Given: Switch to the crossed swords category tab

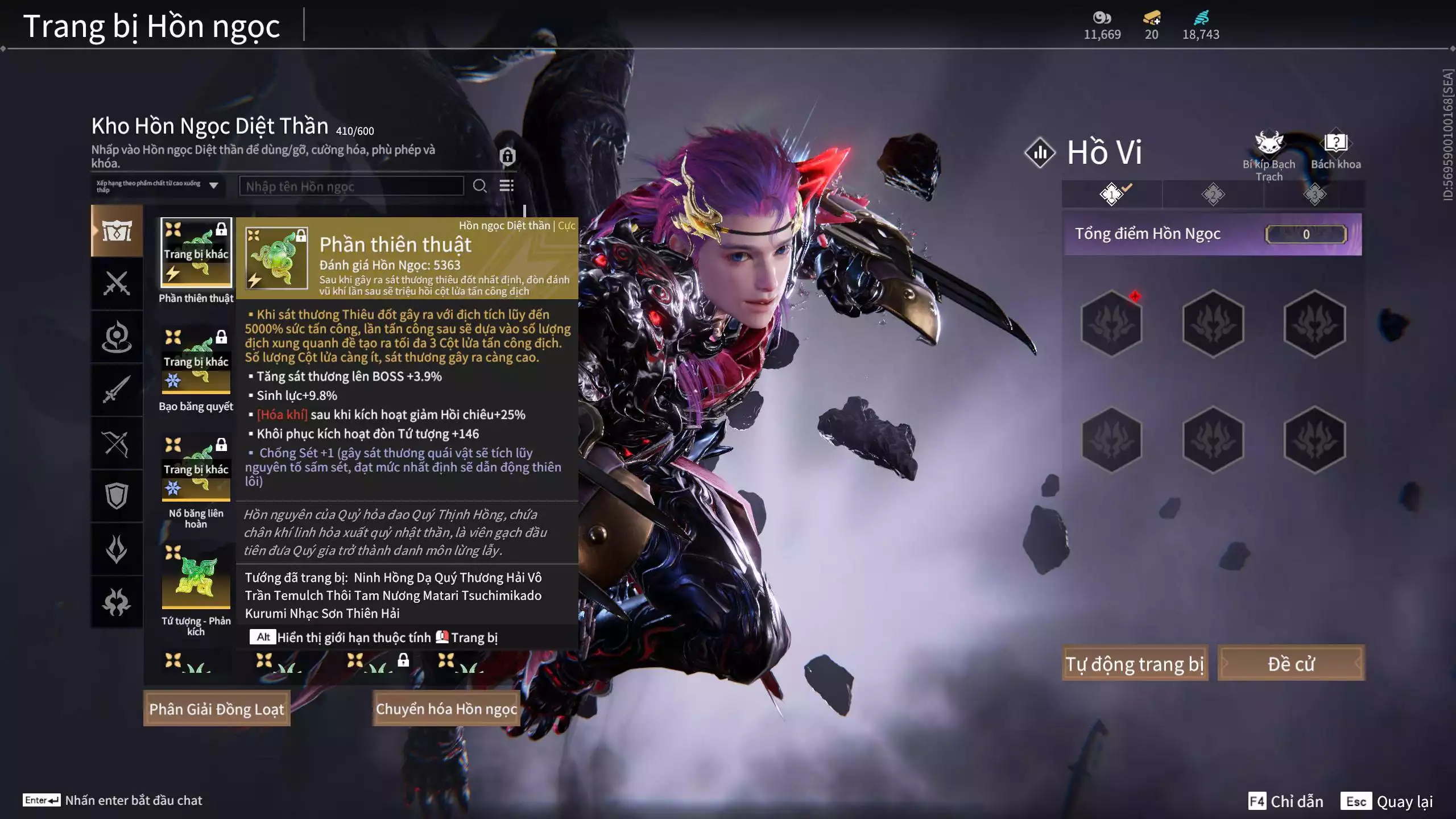Looking at the screenshot, I should pyautogui.click(x=117, y=283).
